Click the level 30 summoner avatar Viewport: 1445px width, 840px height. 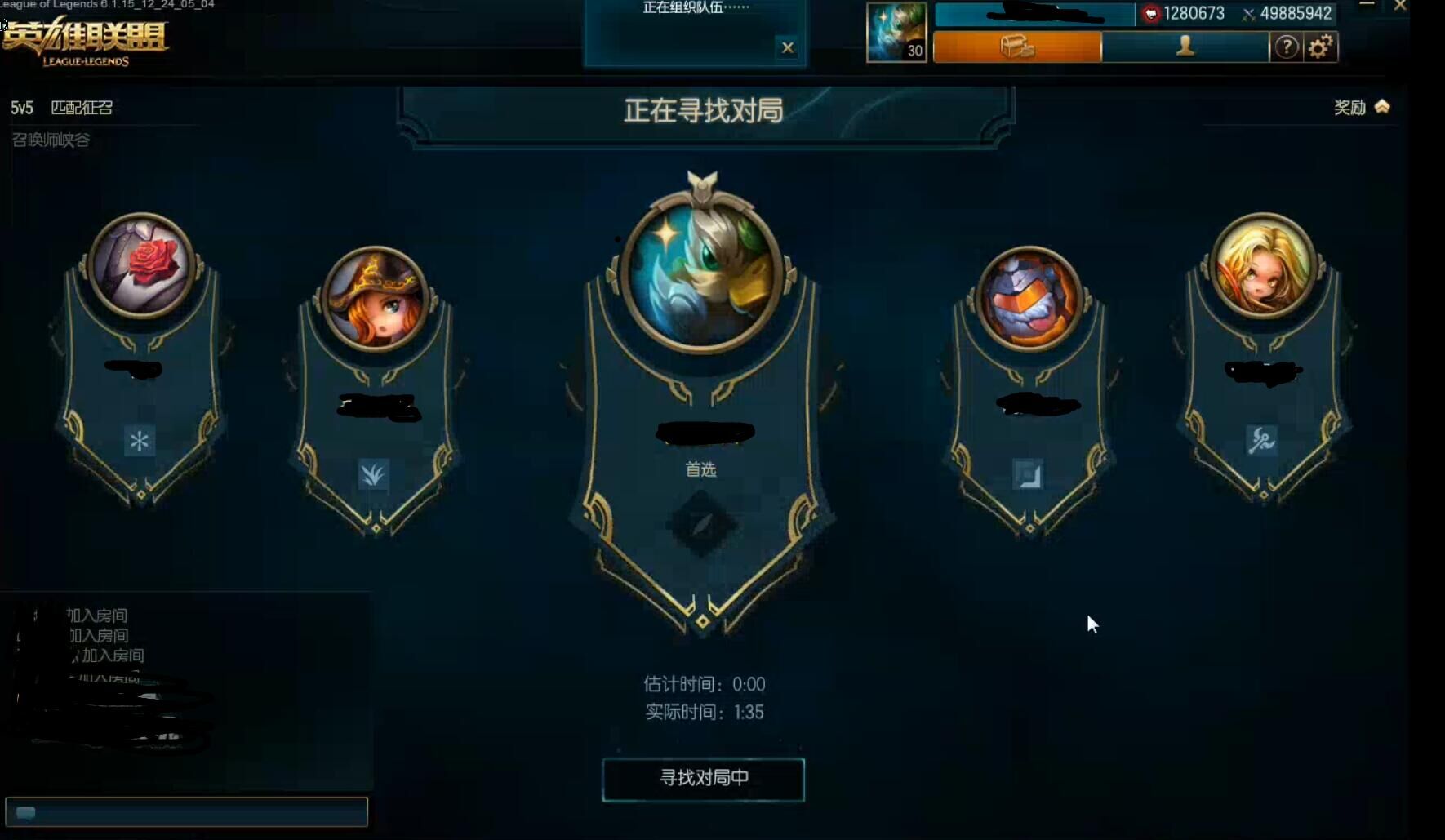tap(895, 33)
